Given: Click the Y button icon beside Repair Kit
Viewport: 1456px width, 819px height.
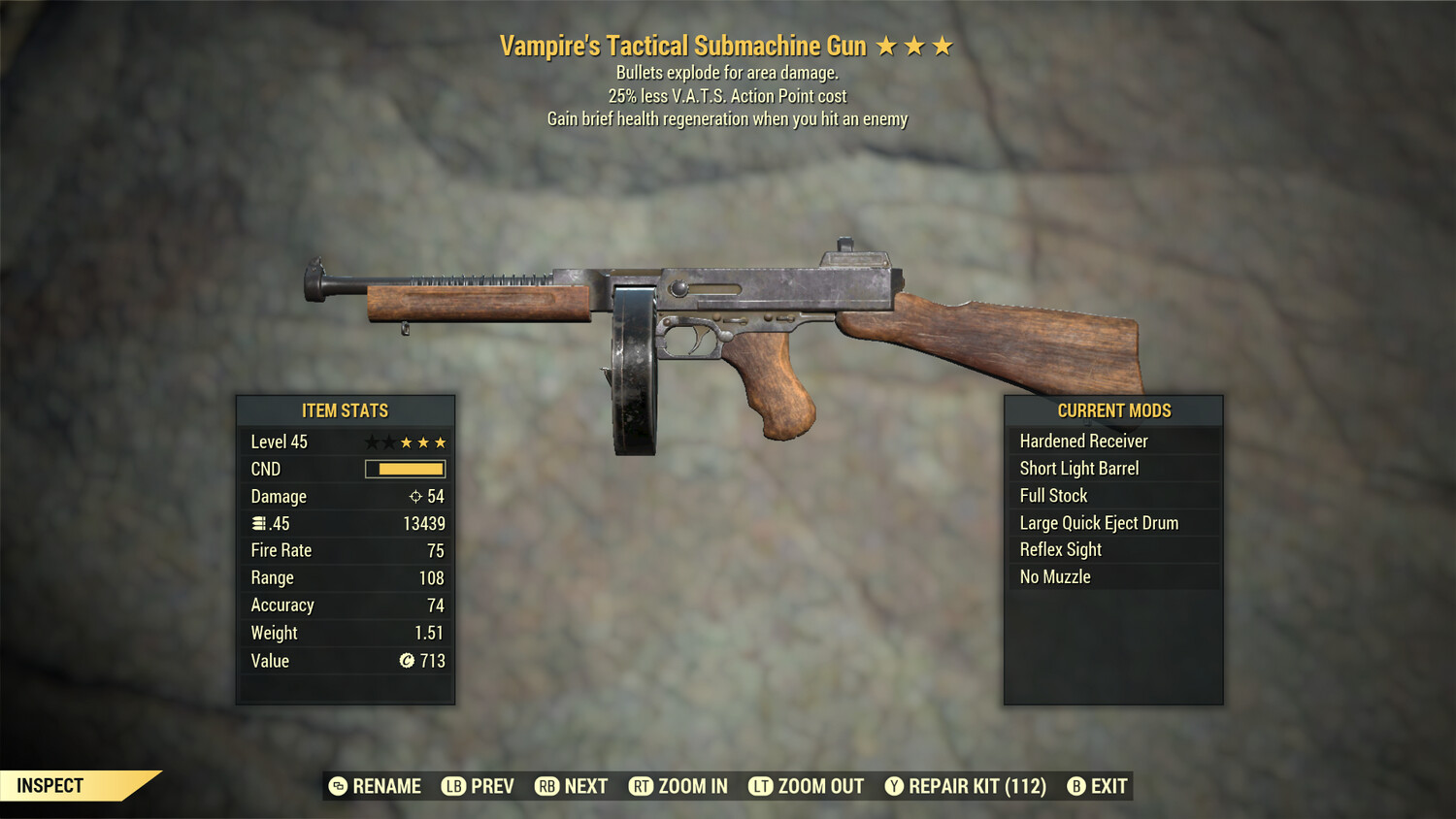Looking at the screenshot, I should coord(893,786).
